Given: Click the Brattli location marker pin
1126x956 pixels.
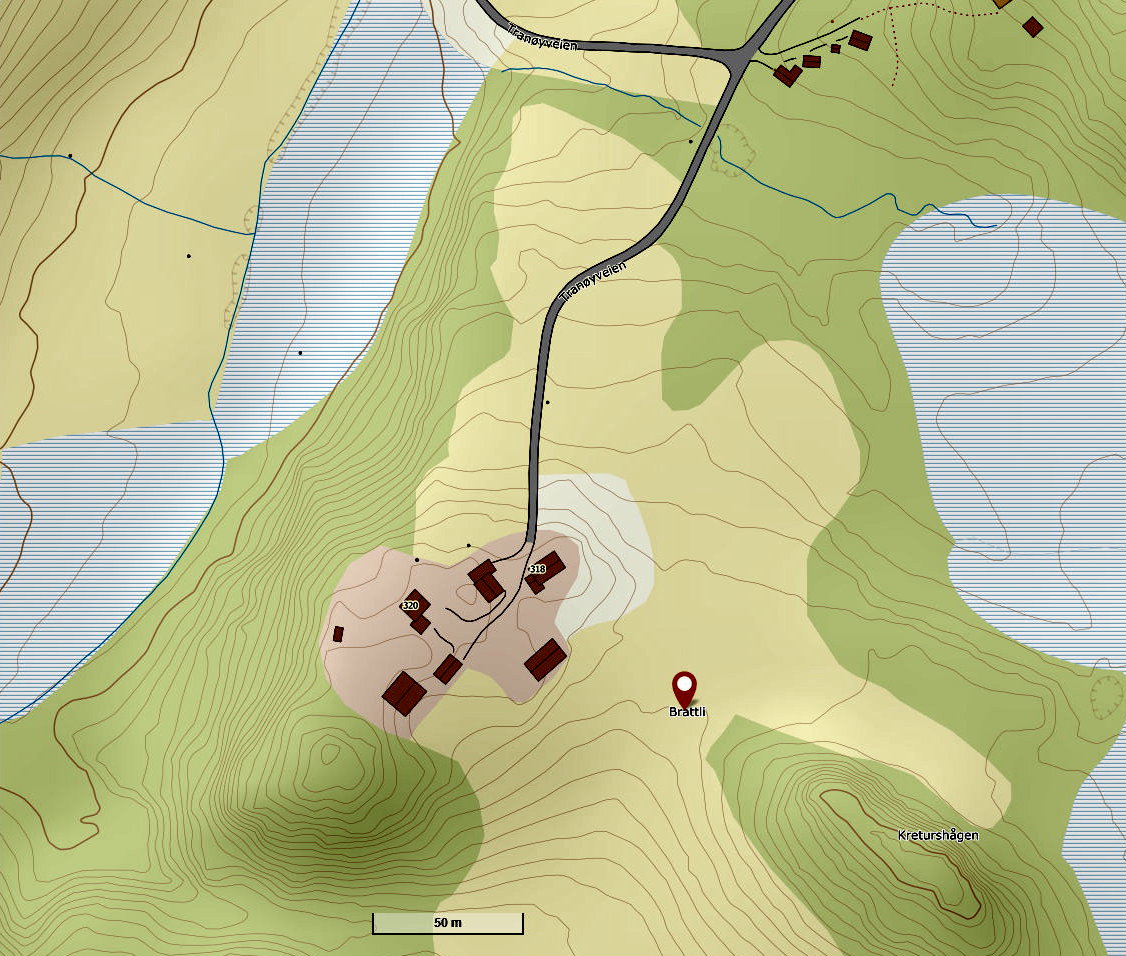Looking at the screenshot, I should point(684,687).
